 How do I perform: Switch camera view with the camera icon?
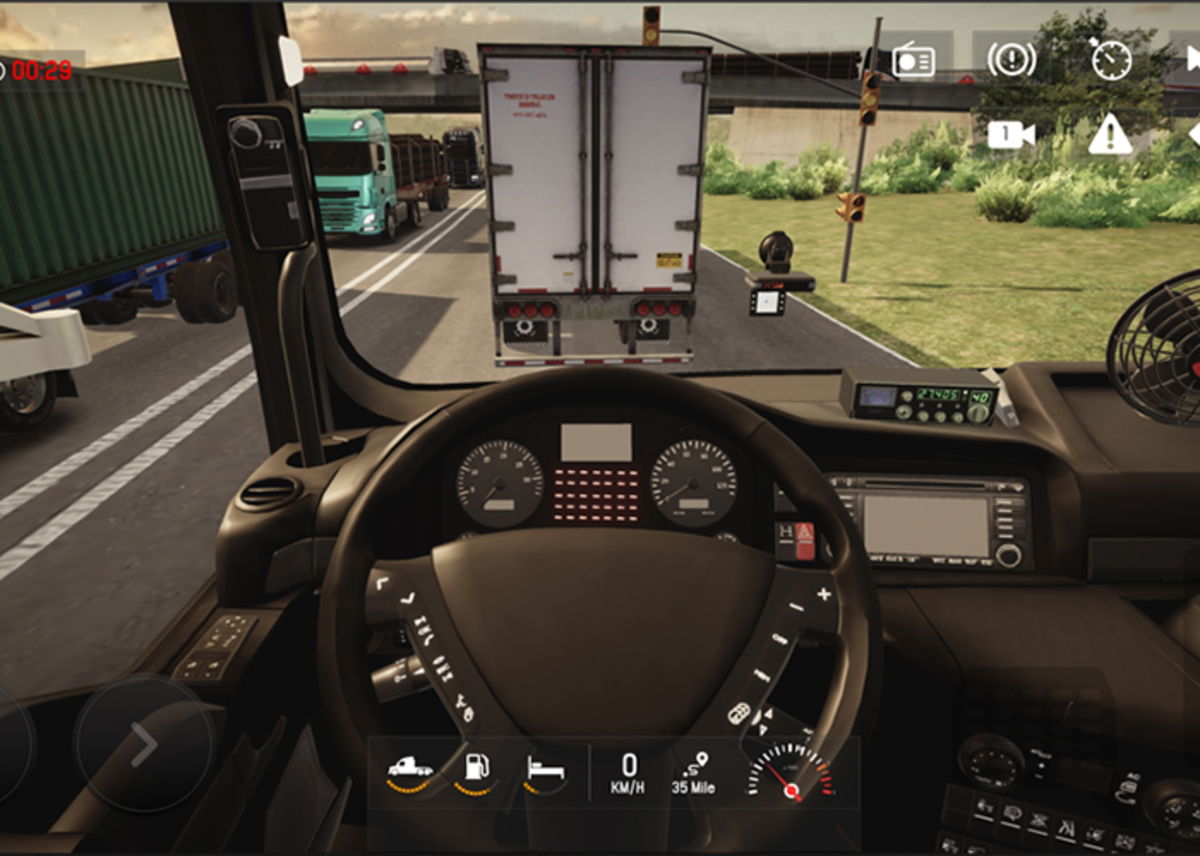pyautogui.click(x=1010, y=135)
